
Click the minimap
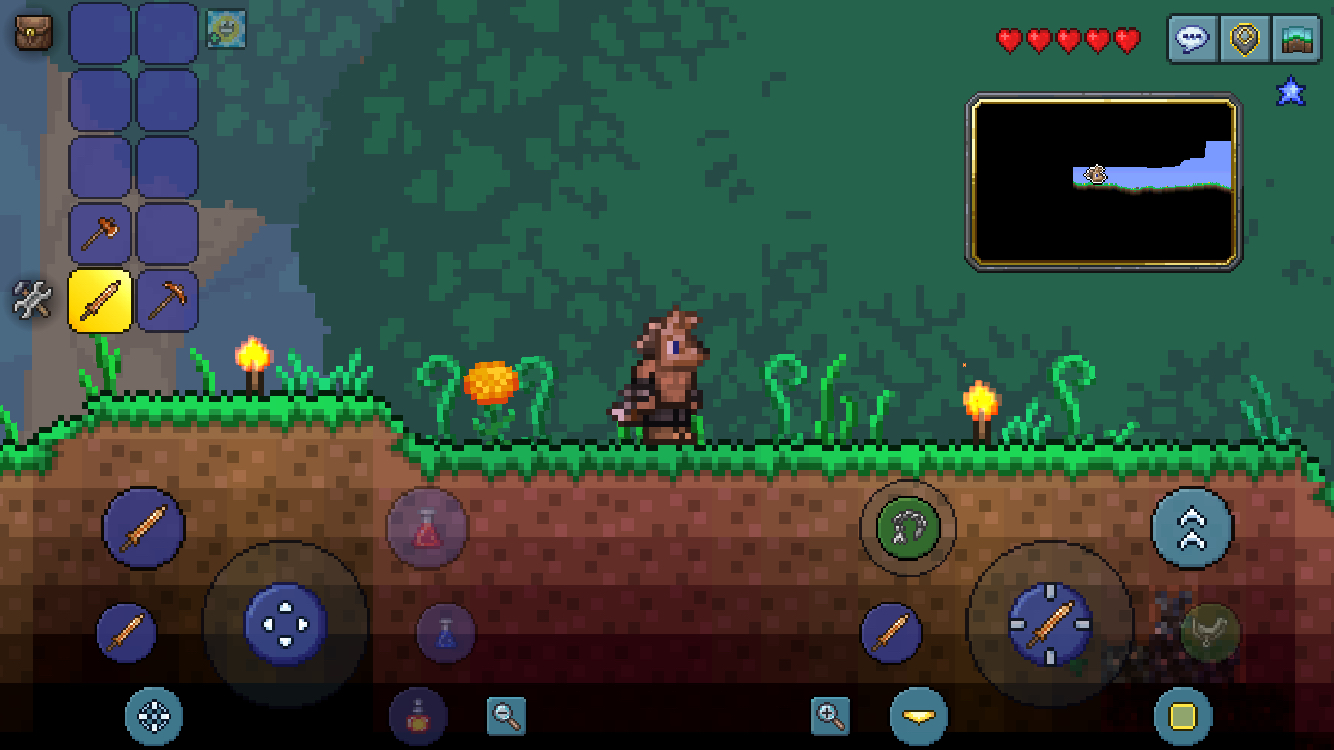coord(1104,182)
